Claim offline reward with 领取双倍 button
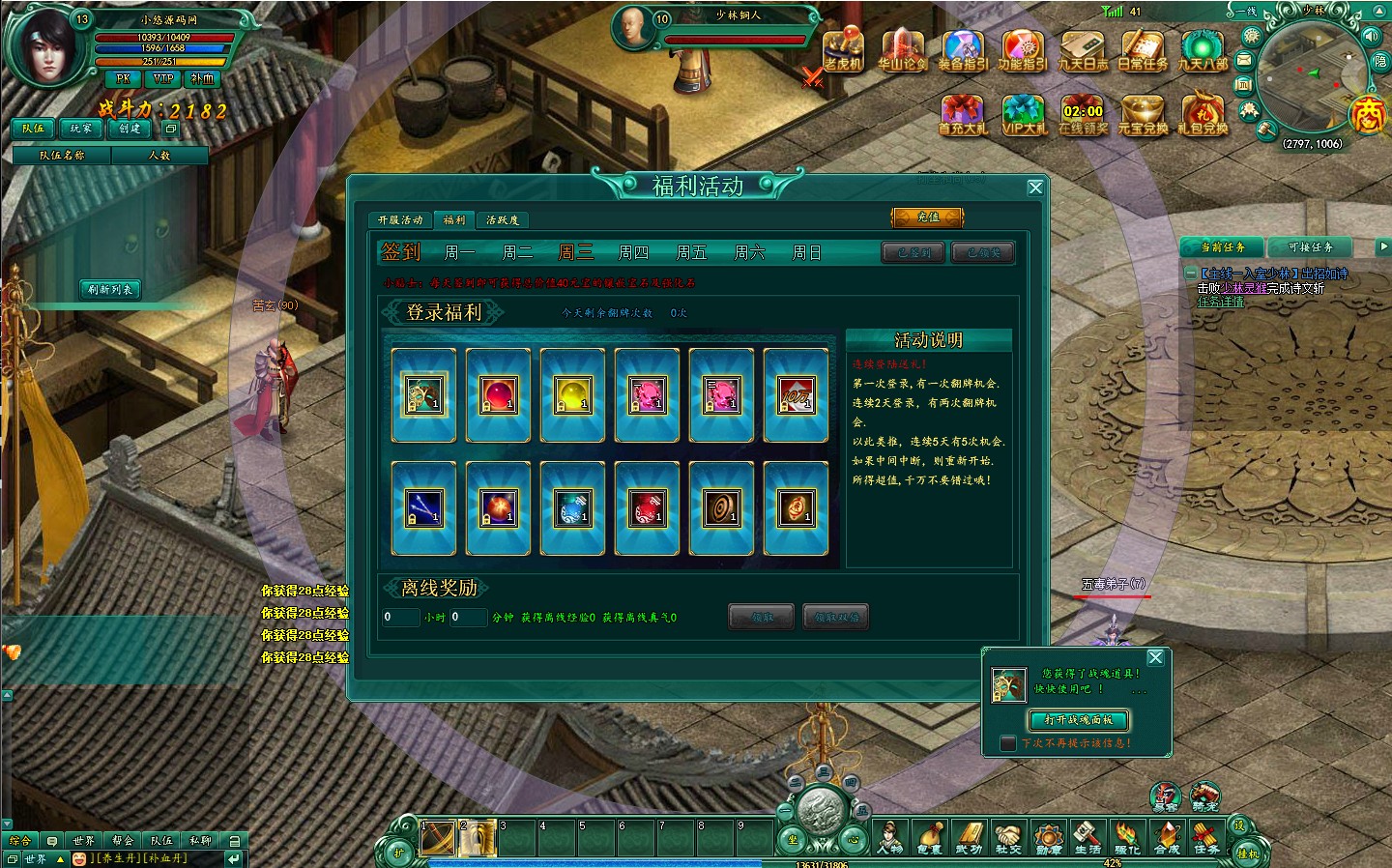Image resolution: width=1392 pixels, height=868 pixels. tap(836, 617)
